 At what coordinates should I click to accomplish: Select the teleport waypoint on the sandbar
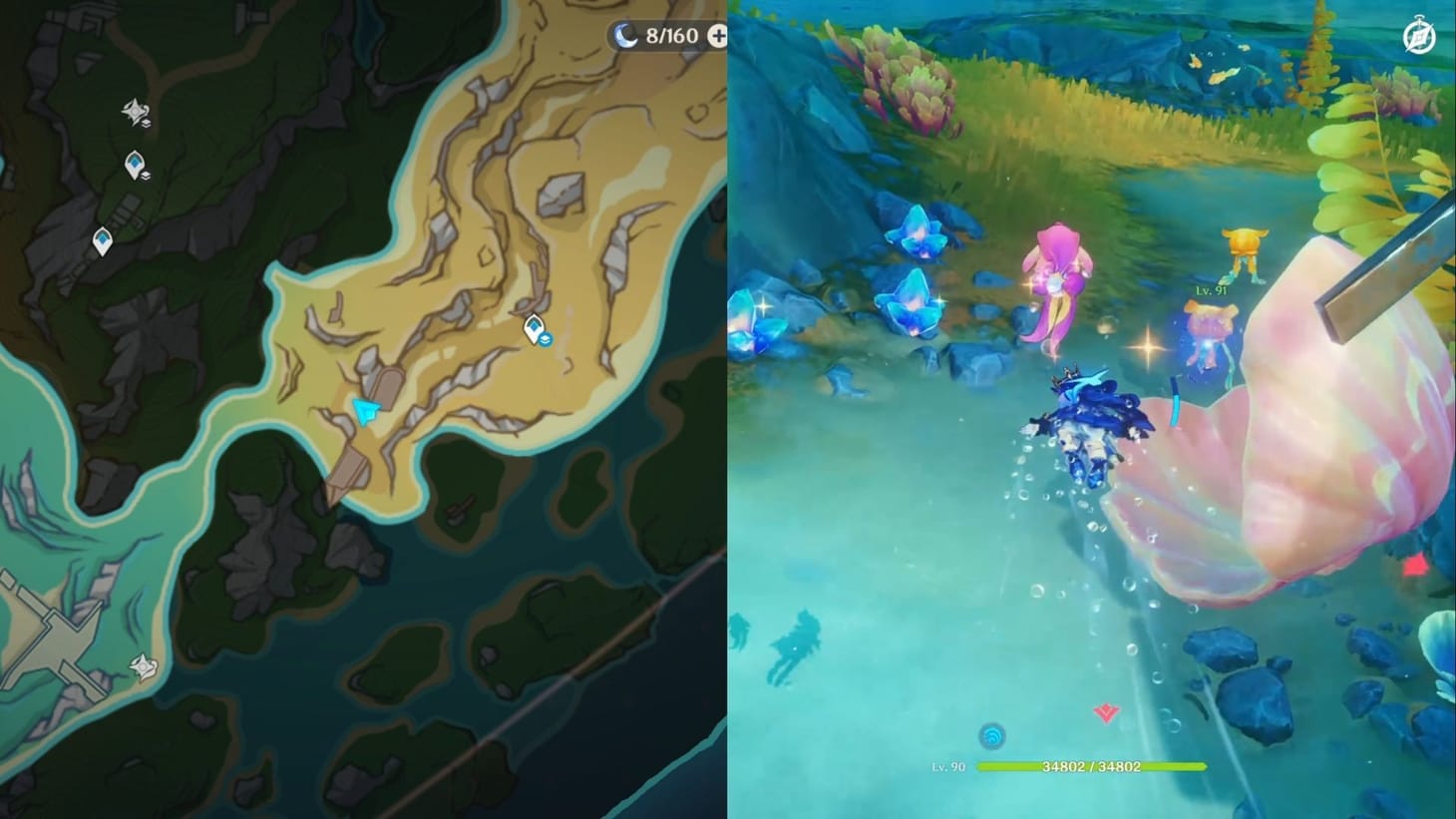coord(534,329)
